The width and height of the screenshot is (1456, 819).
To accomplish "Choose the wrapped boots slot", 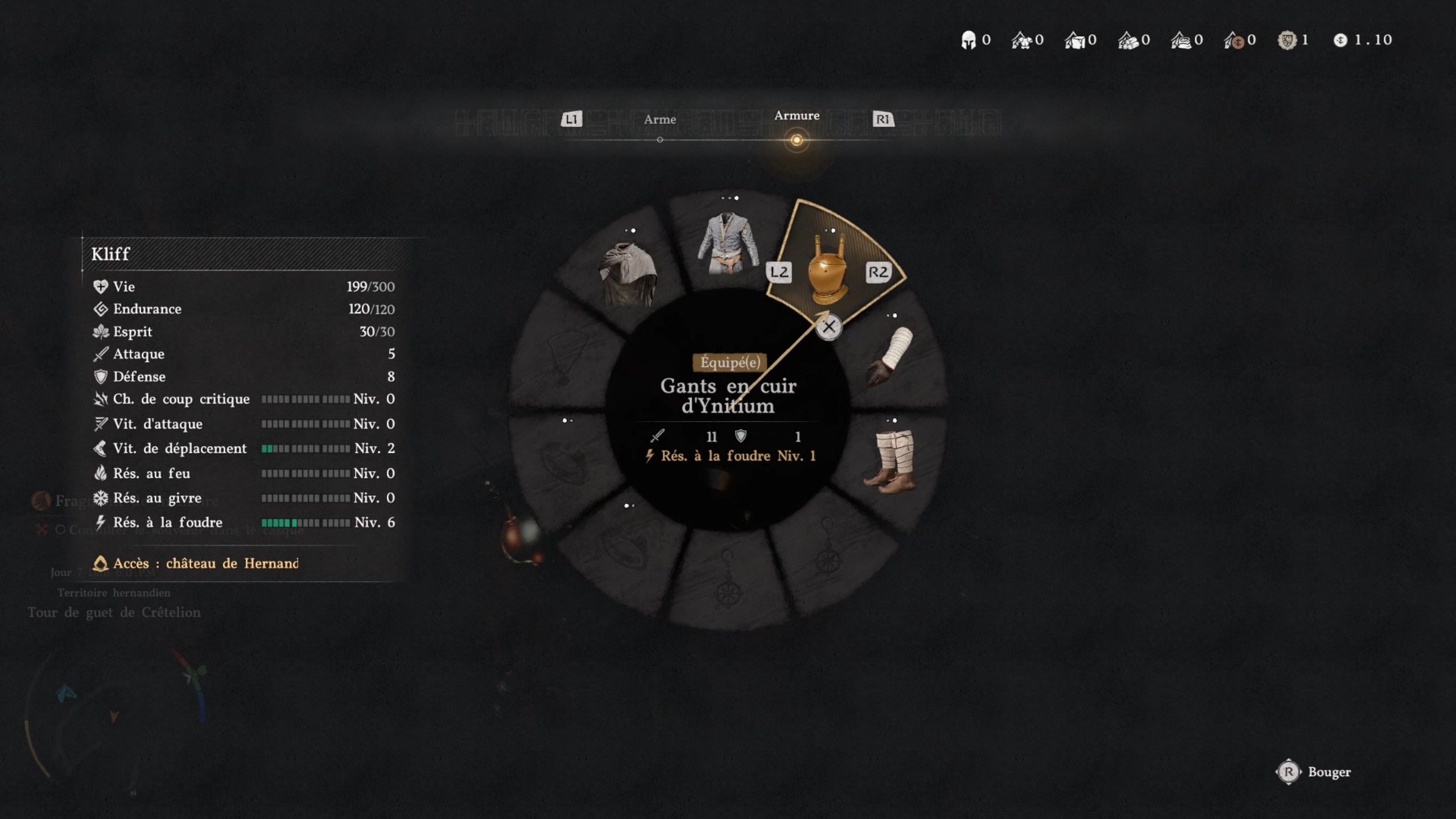I will click(x=890, y=461).
